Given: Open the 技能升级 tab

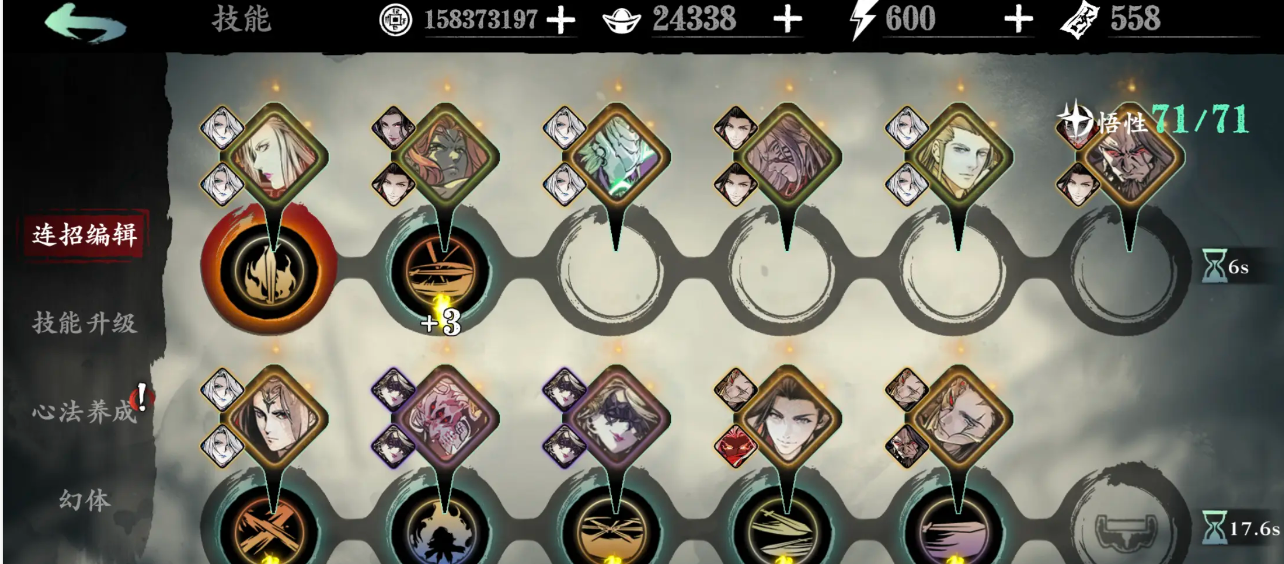Looking at the screenshot, I should point(85,323).
